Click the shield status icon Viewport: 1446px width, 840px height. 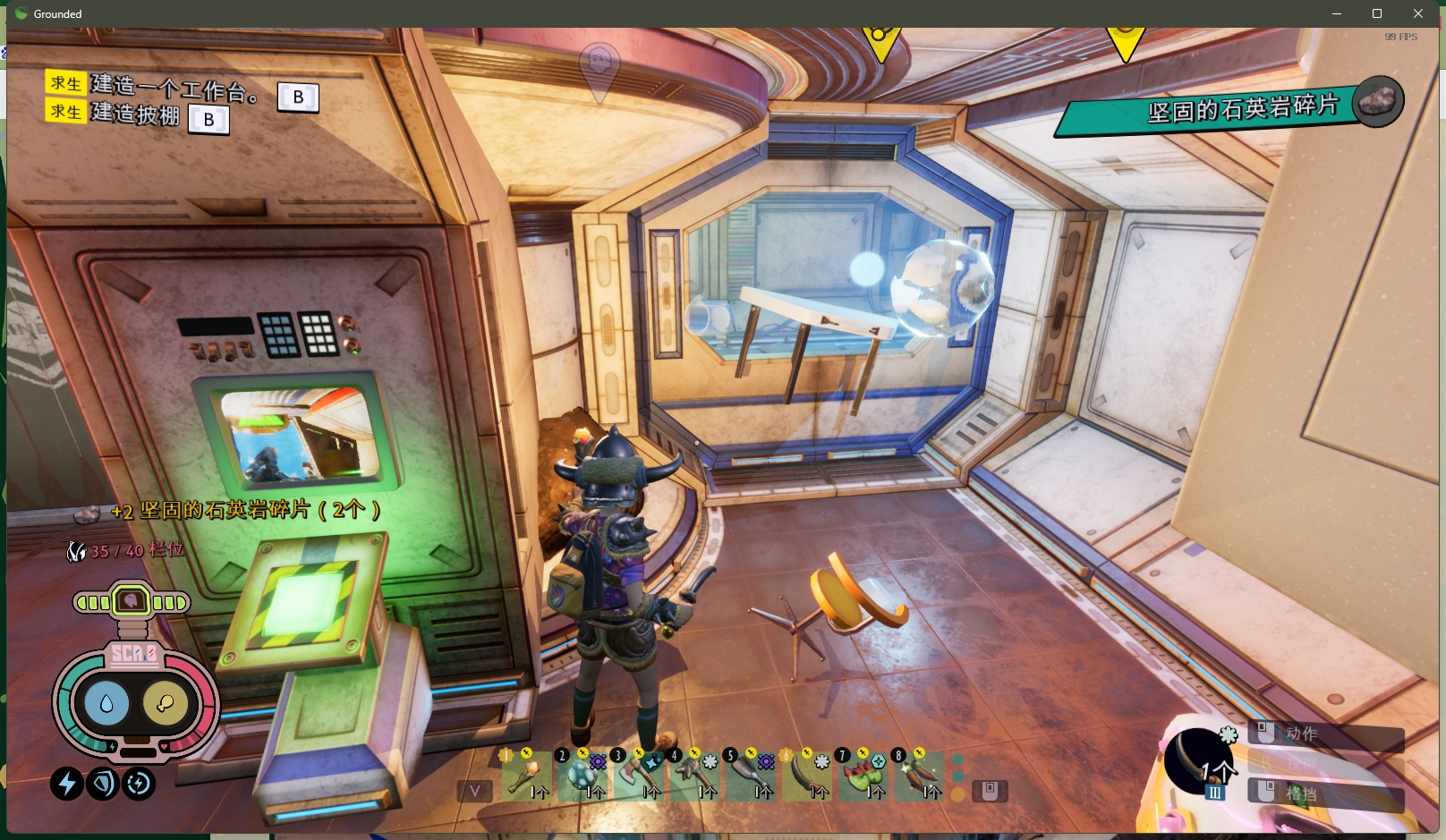pyautogui.click(x=103, y=785)
